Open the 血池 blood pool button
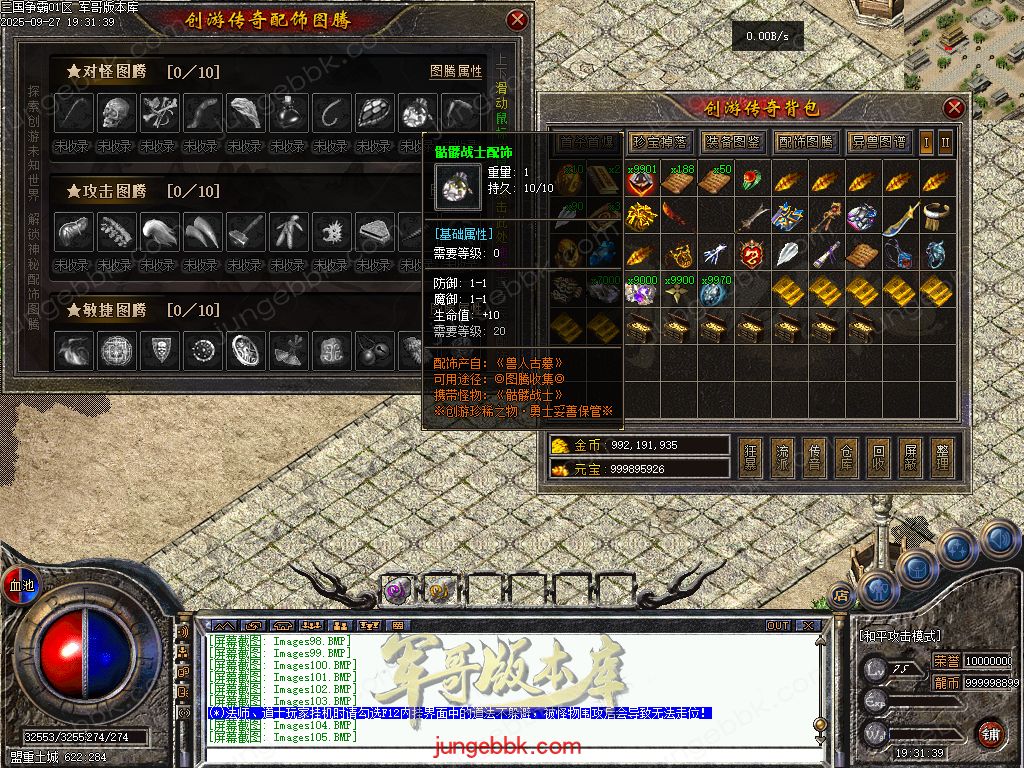This screenshot has width=1024, height=768. click(22, 584)
